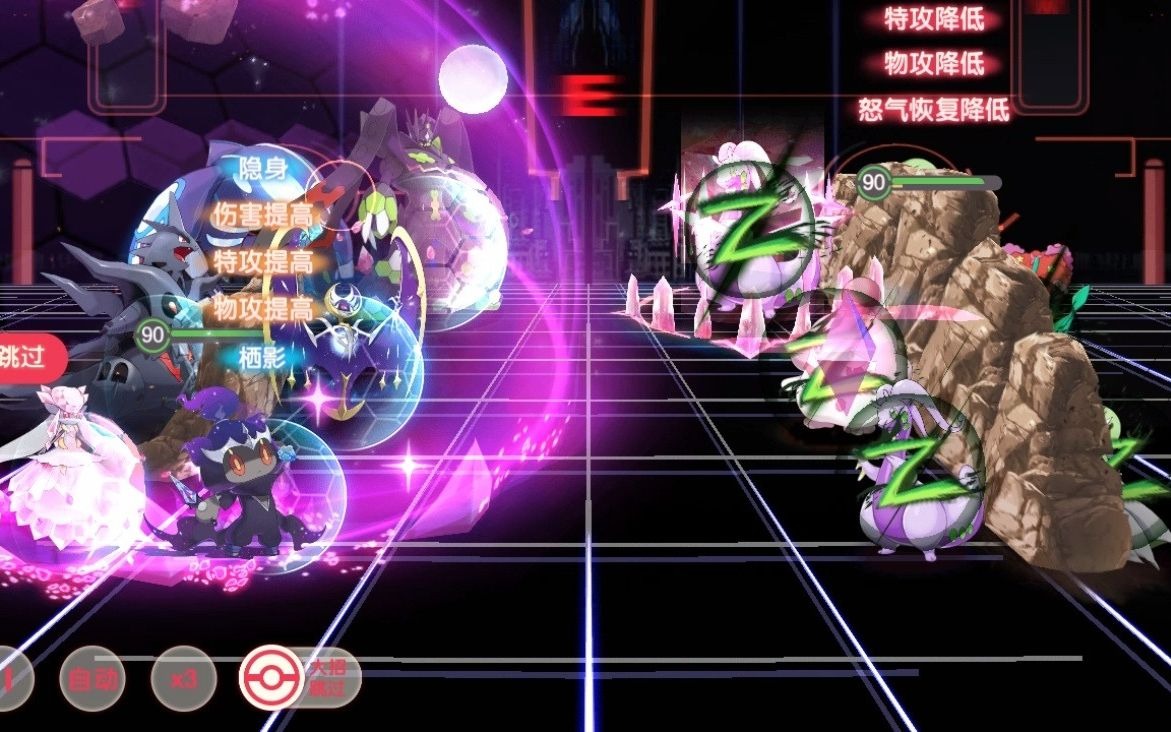Change battle speed with the x3 button
Viewport: 1171px width, 732px height.
[183, 680]
